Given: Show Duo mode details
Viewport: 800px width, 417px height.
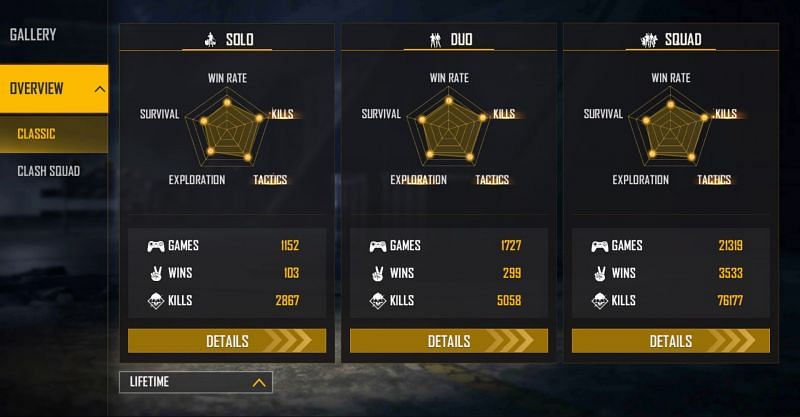Looking at the screenshot, I should point(449,341).
